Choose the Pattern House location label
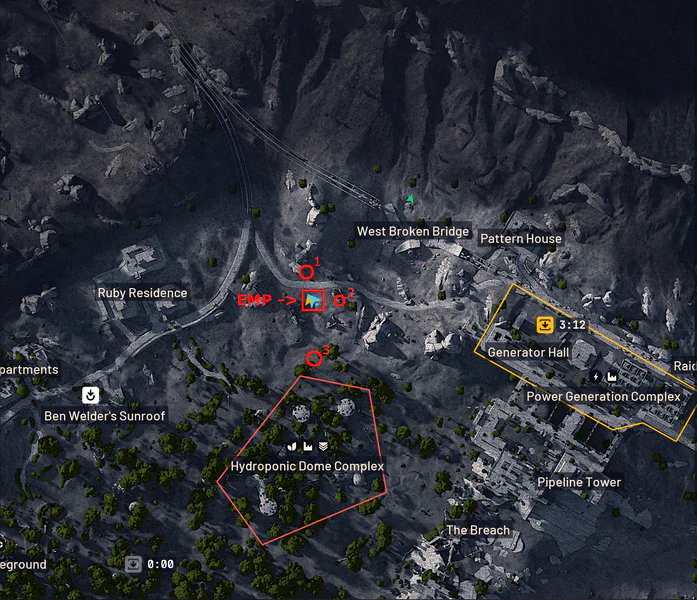 click(x=520, y=239)
